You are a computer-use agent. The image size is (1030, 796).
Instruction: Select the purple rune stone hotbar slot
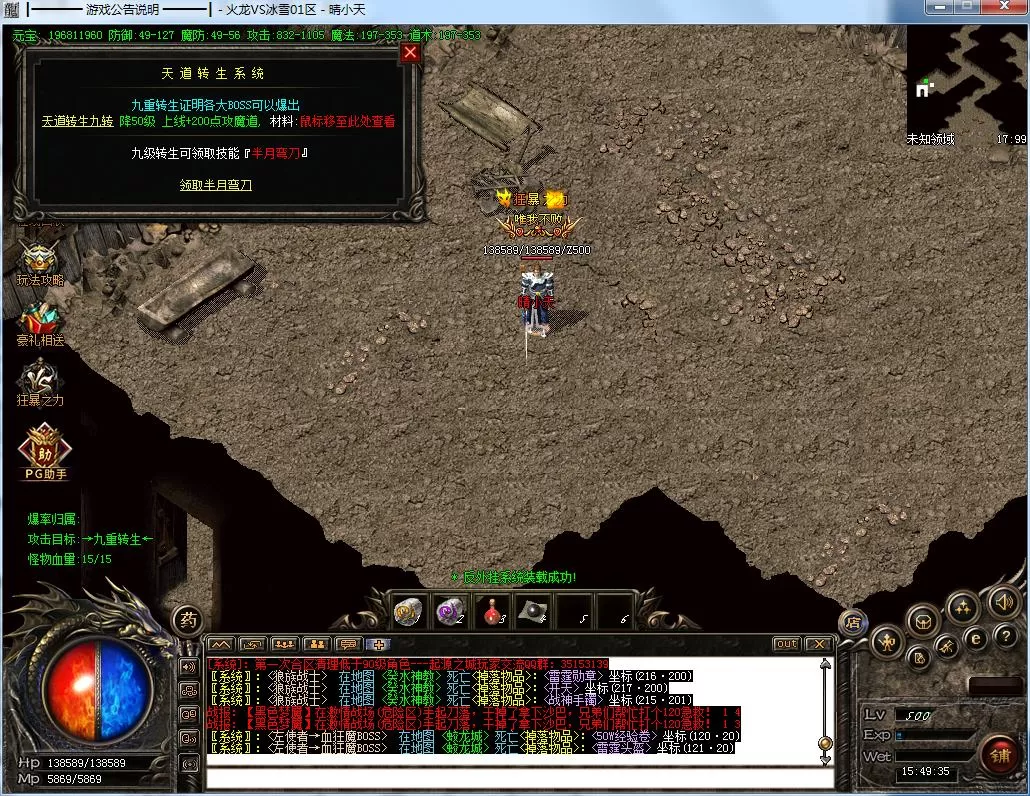(x=450, y=611)
